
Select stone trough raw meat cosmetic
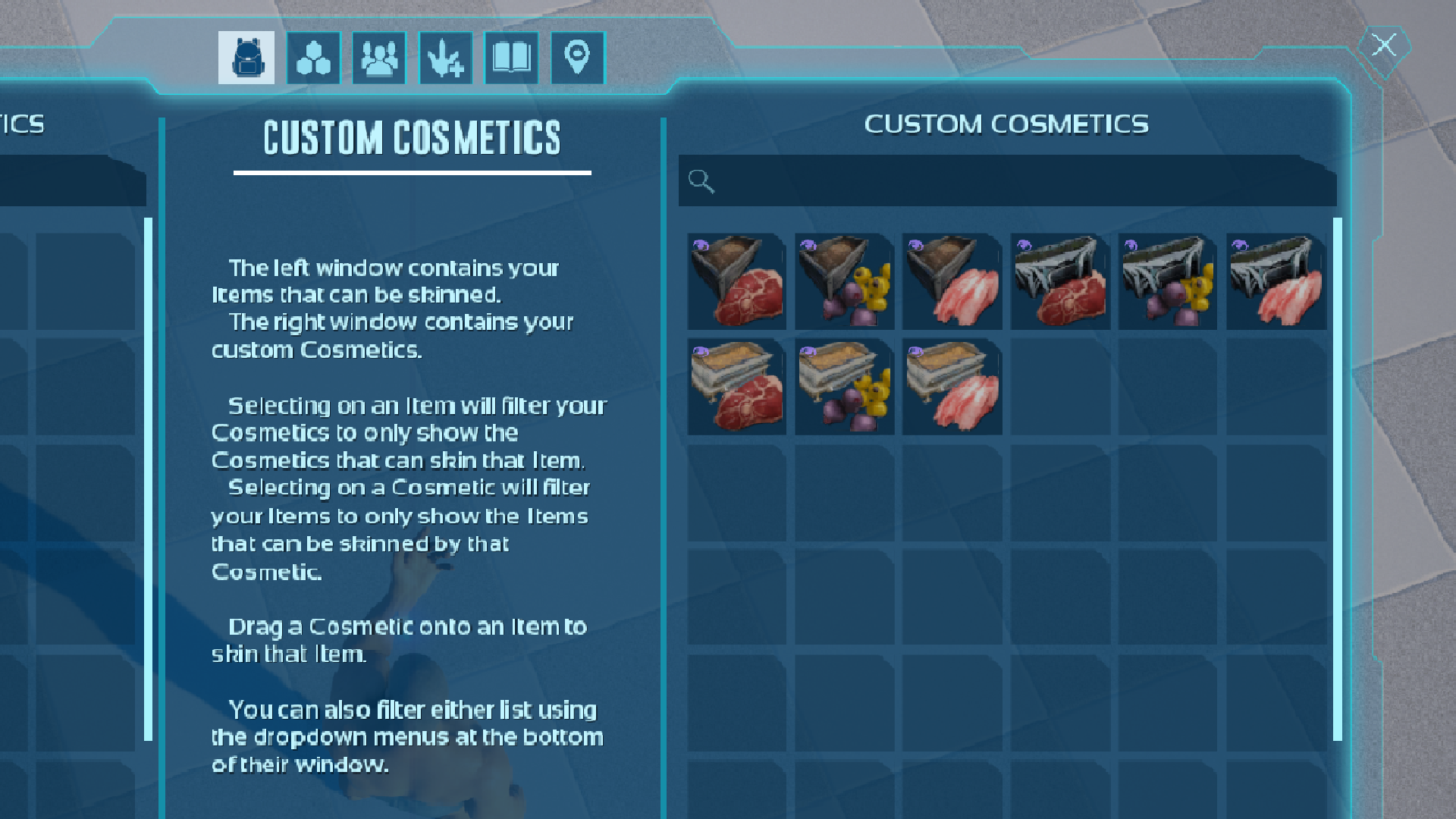(x=736, y=387)
